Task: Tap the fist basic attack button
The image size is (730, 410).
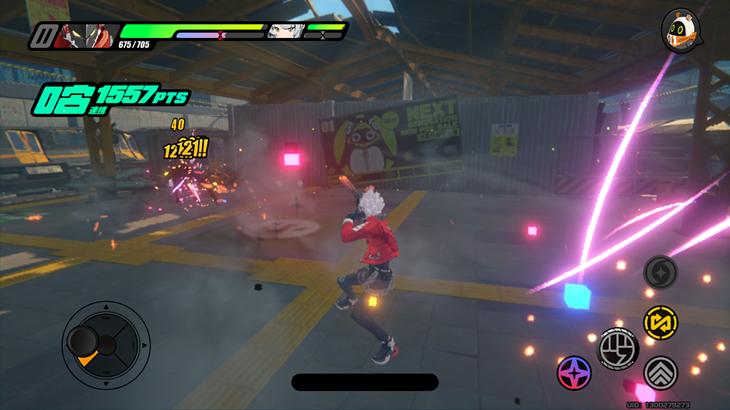Action: (x=617, y=347)
